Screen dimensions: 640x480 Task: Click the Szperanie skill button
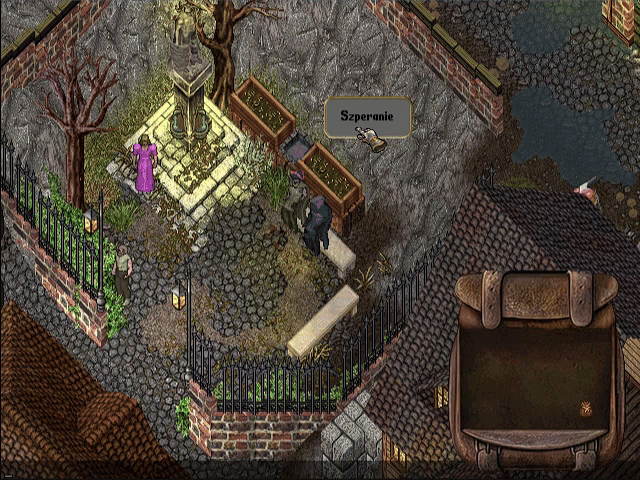click(367, 117)
